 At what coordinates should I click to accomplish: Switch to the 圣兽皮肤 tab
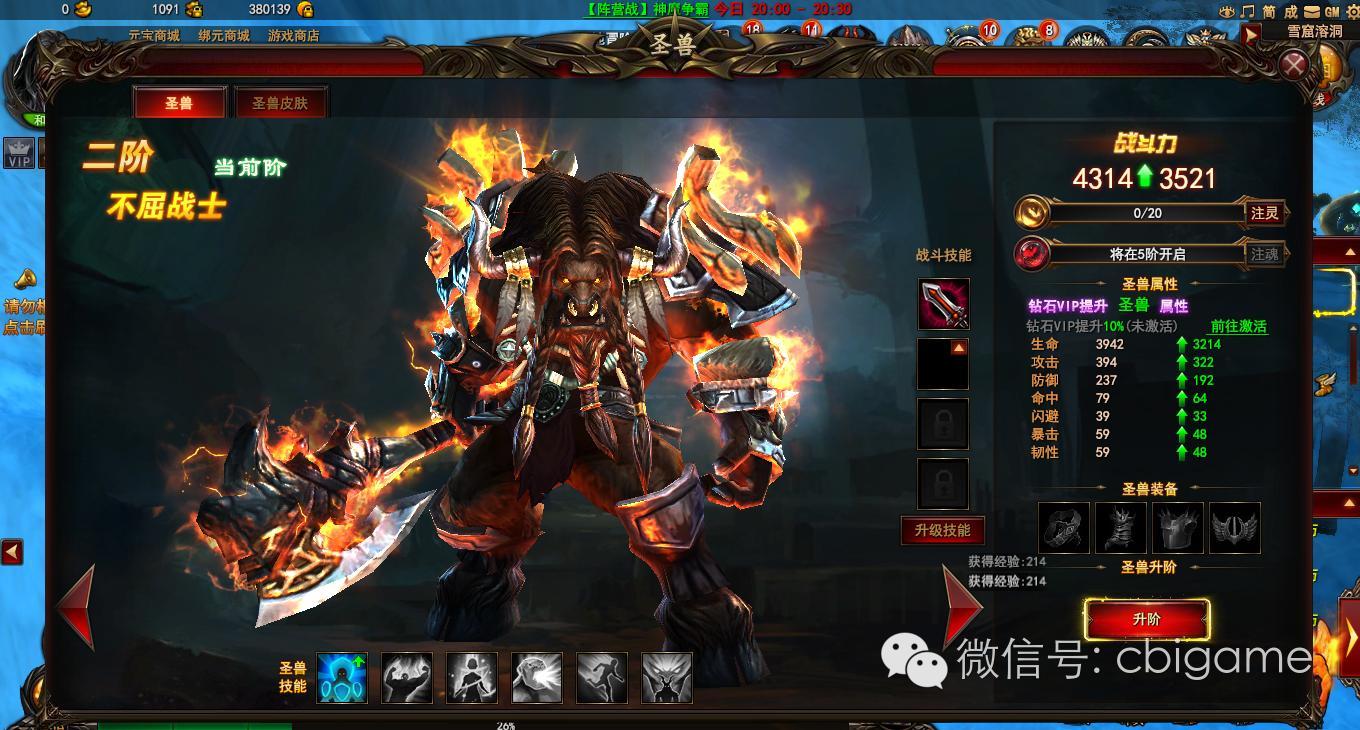tap(280, 103)
